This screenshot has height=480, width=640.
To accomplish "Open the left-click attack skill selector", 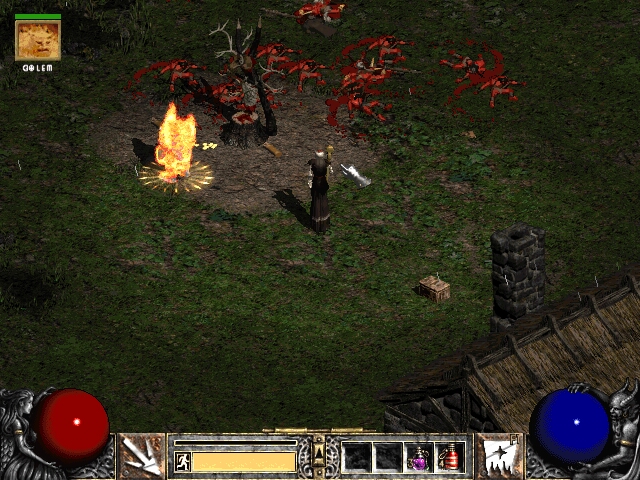I will coord(141,456).
